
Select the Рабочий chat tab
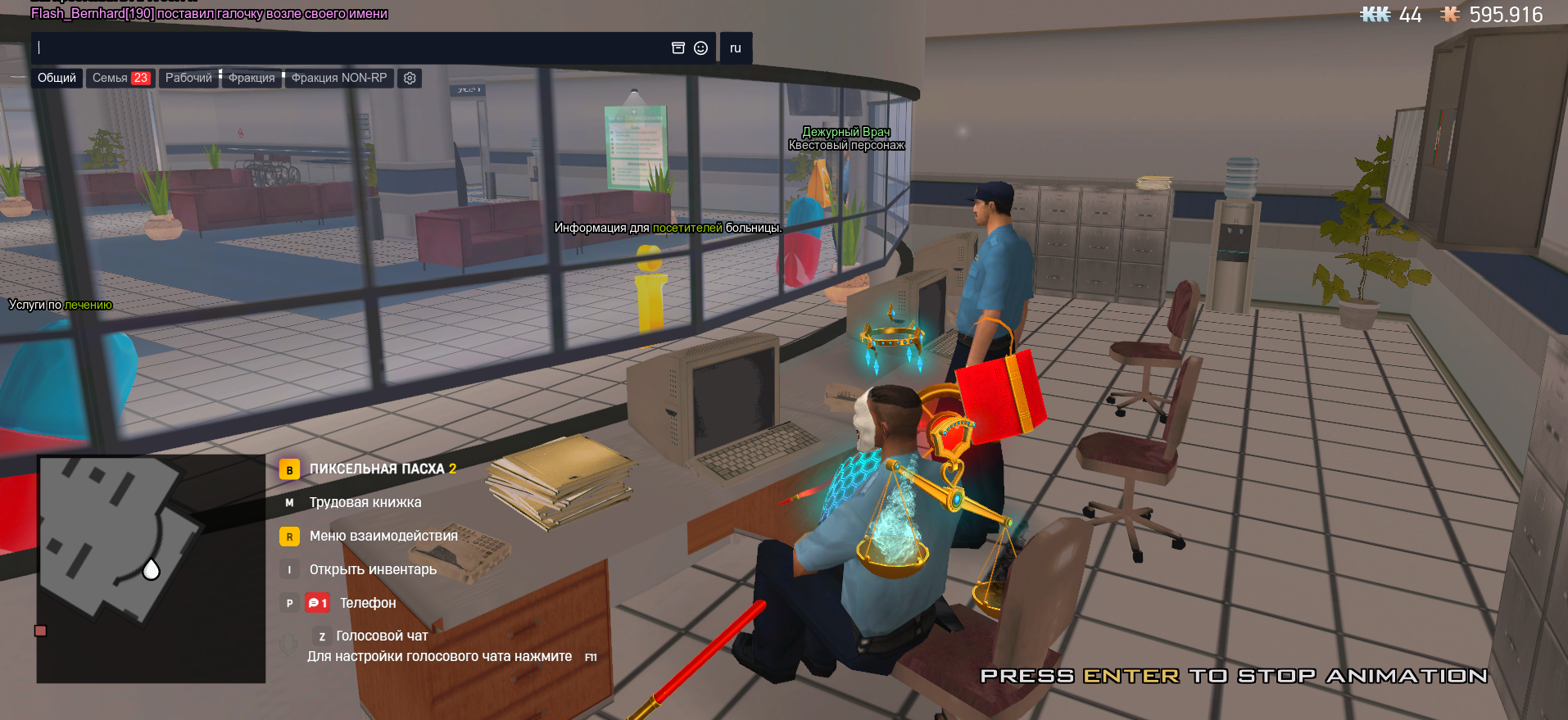pyautogui.click(x=188, y=78)
